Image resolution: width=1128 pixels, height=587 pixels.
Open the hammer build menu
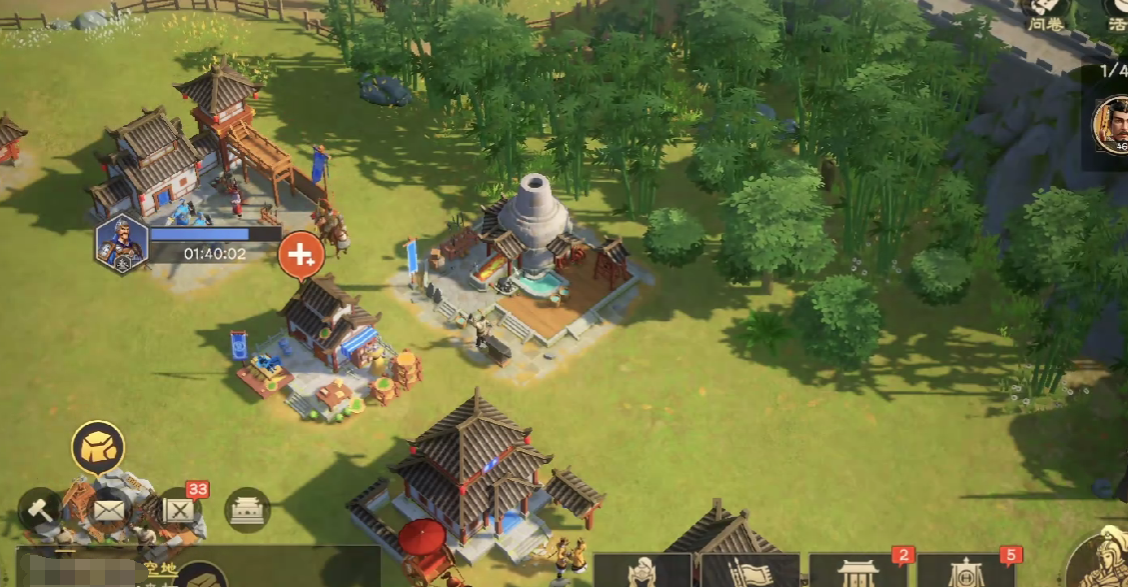tap(39, 509)
